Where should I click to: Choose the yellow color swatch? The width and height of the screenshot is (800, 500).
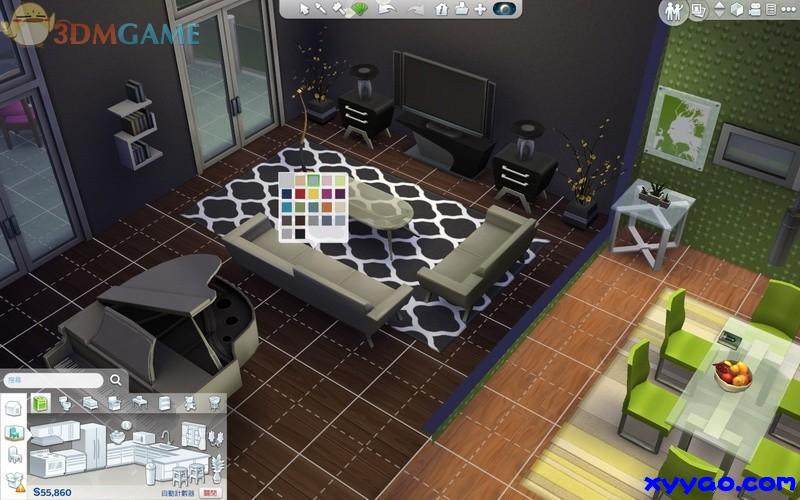pyautogui.click(x=313, y=194)
